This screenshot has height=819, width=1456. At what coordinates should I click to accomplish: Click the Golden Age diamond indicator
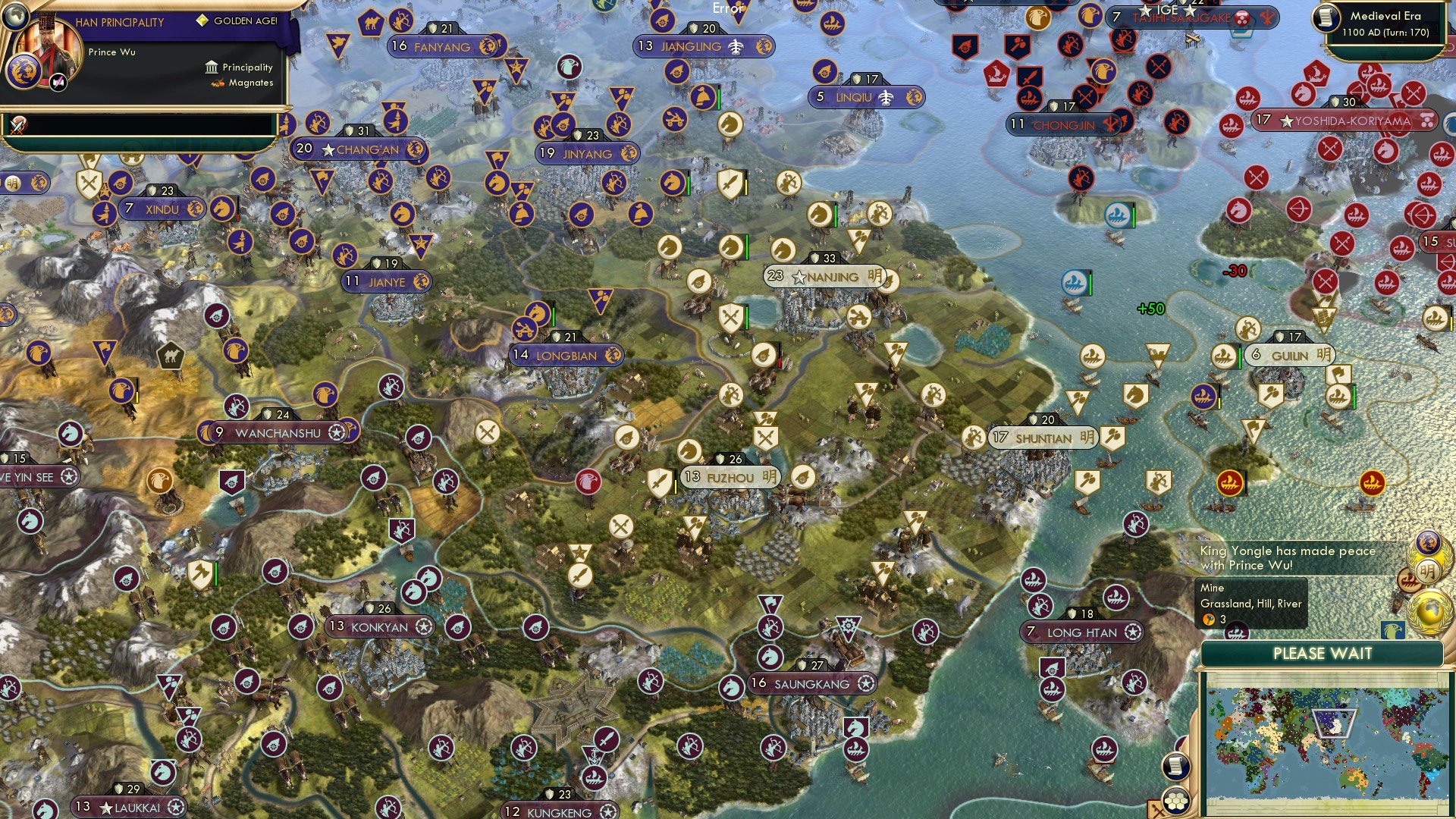203,22
